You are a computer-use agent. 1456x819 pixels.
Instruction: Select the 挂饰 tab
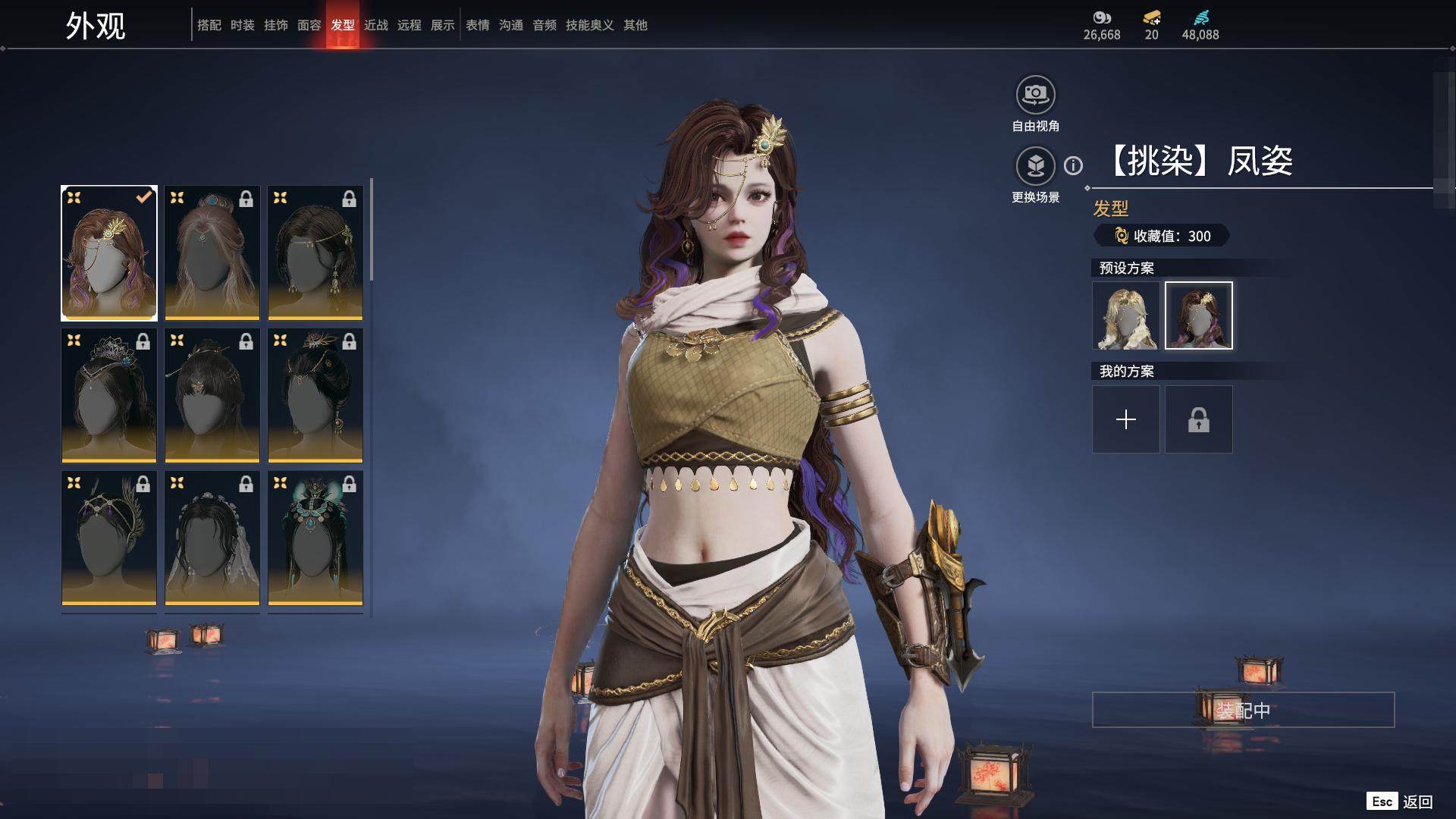[275, 25]
